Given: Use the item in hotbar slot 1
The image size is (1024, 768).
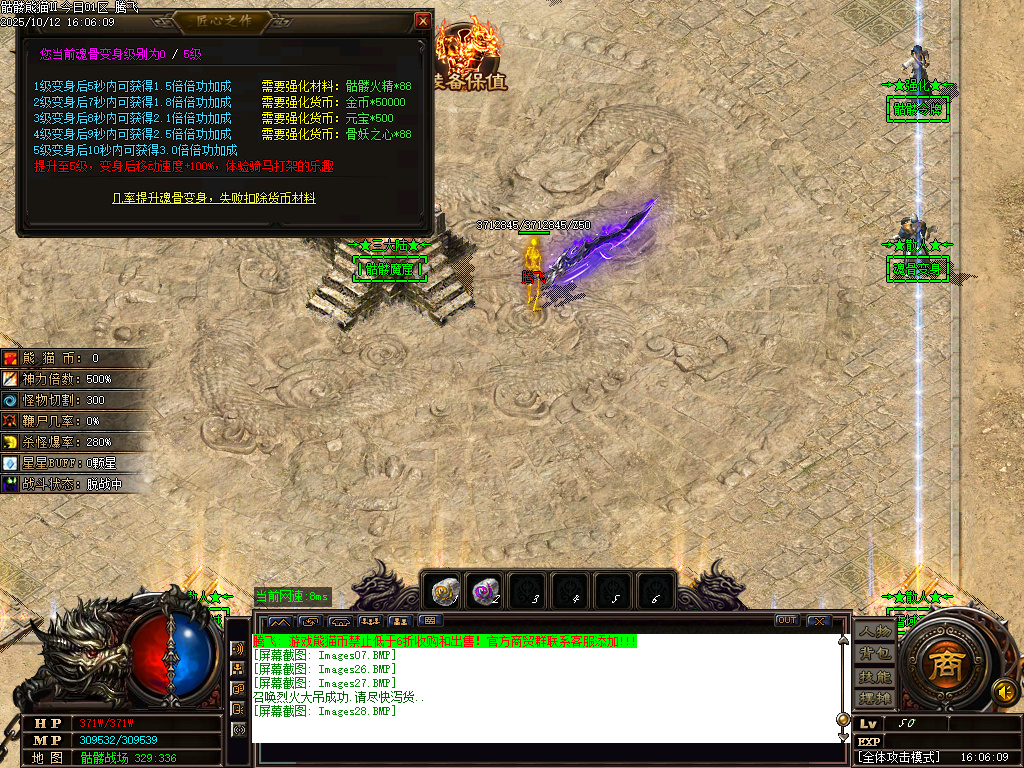Looking at the screenshot, I should point(443,592).
